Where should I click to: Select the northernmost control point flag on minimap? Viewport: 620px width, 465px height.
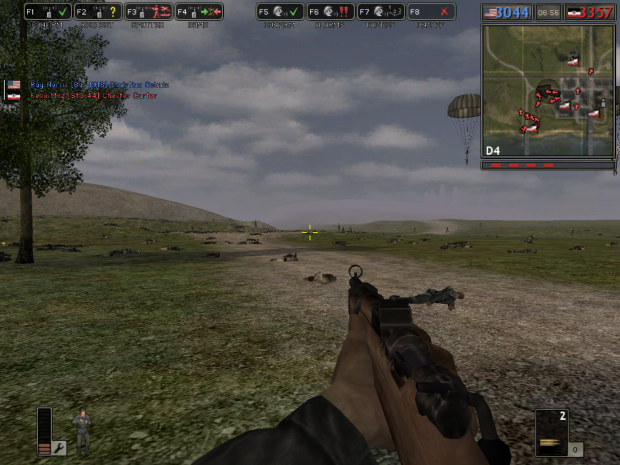[573, 60]
